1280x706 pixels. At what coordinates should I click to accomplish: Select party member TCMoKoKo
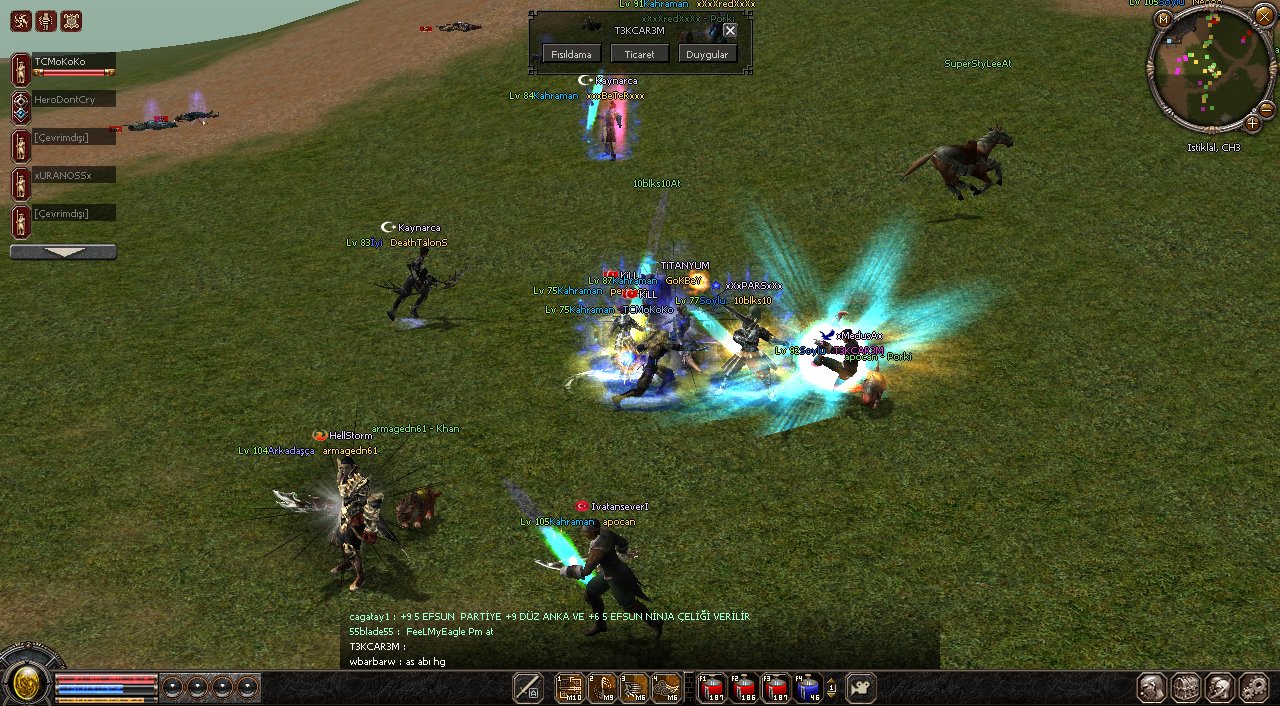click(73, 62)
